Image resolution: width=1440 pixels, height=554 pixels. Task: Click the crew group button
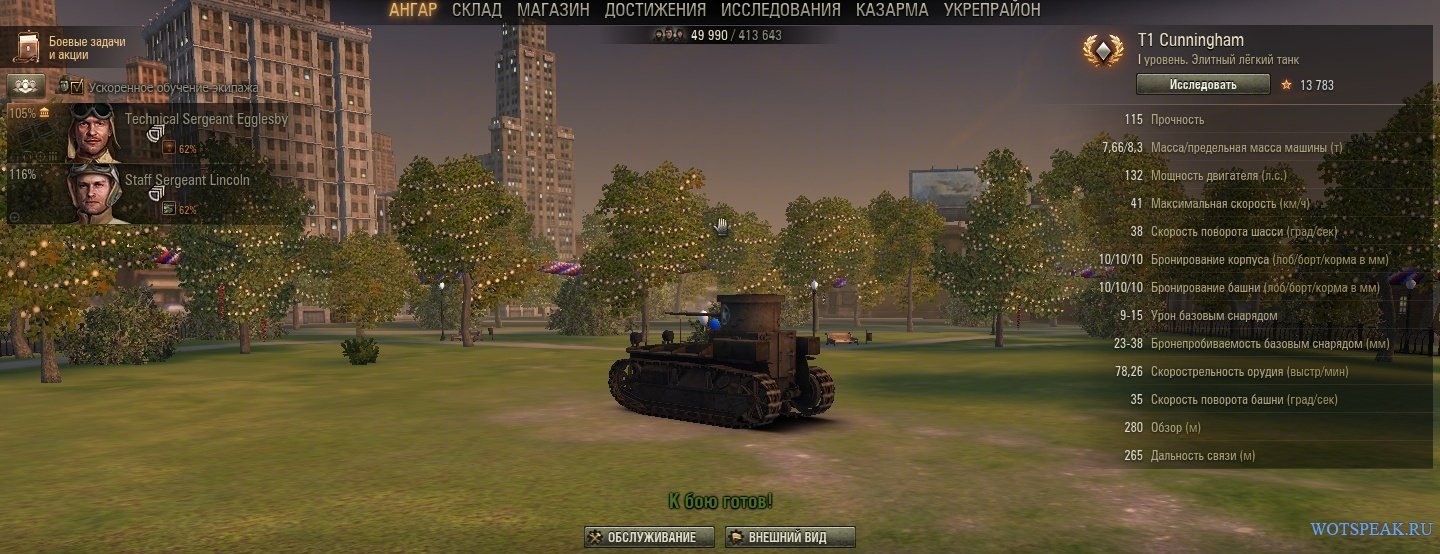click(x=26, y=86)
